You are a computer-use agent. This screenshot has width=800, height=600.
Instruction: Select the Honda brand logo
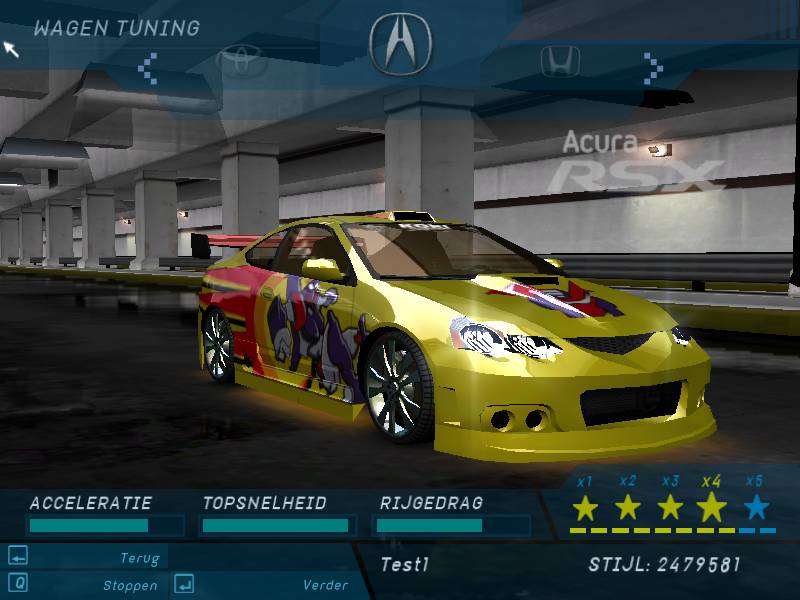click(560, 62)
